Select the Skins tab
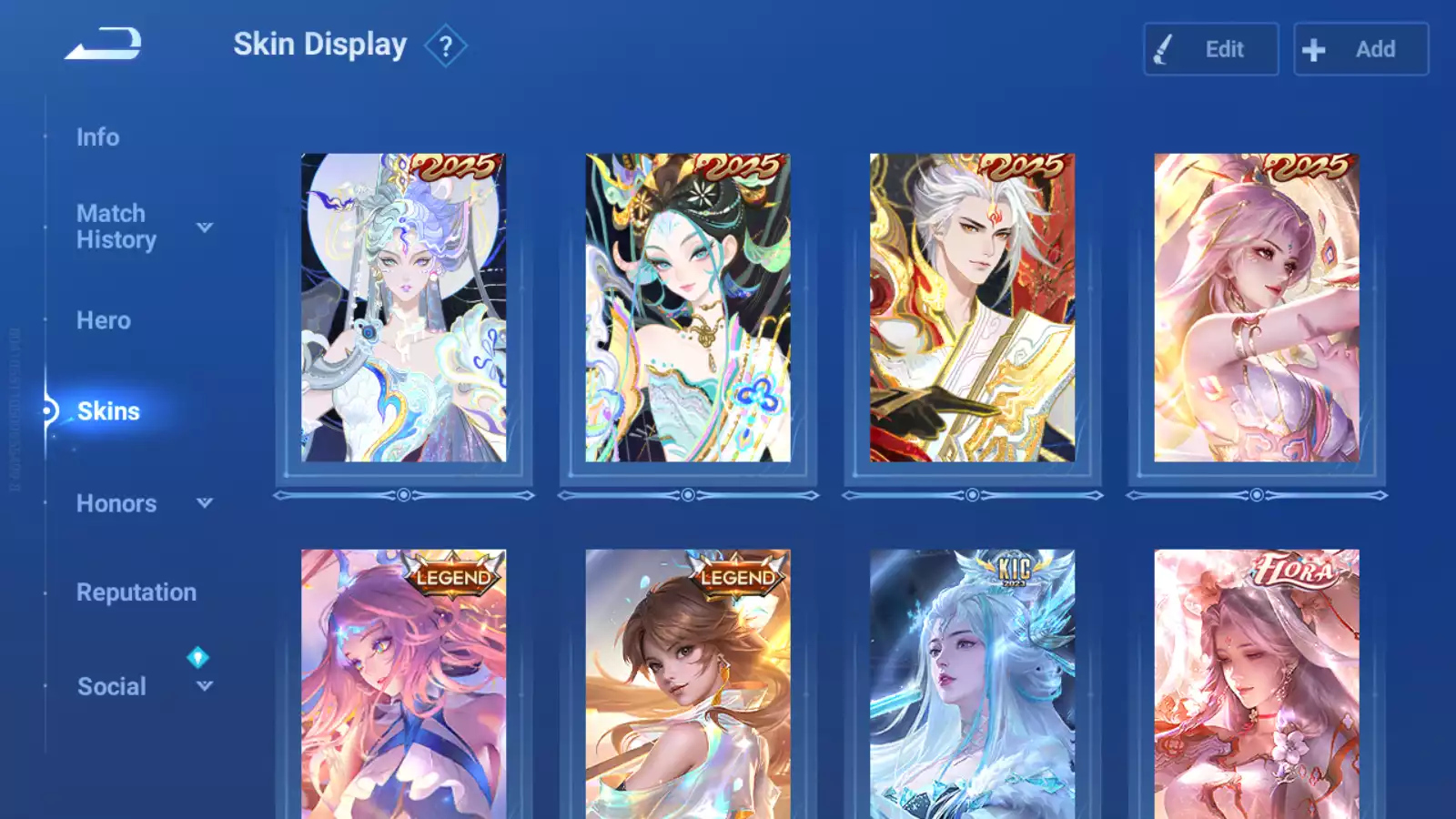 tap(108, 411)
